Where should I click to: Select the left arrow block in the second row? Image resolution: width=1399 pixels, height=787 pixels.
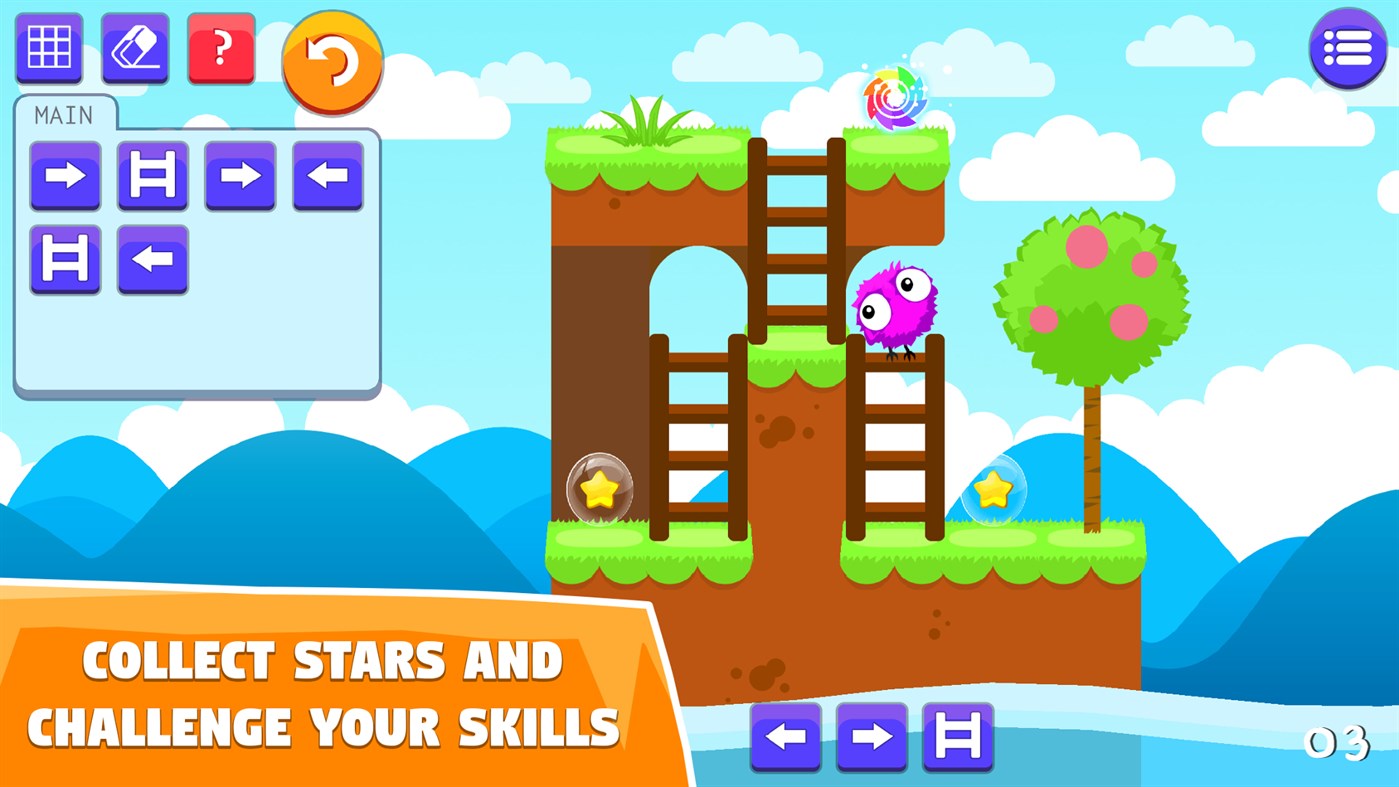152,258
